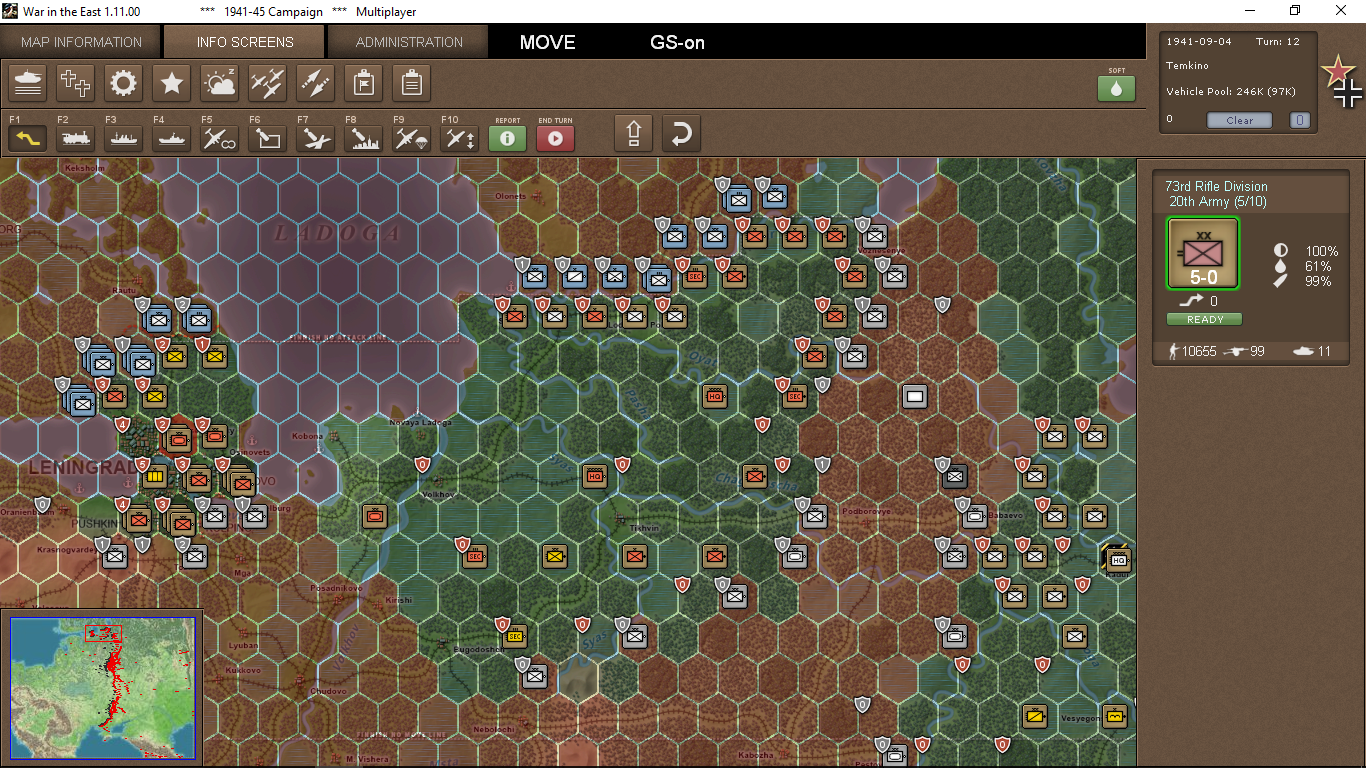The image size is (1366, 768).
Task: Select F2 rail transport mode
Action: pyautogui.click(x=75, y=138)
